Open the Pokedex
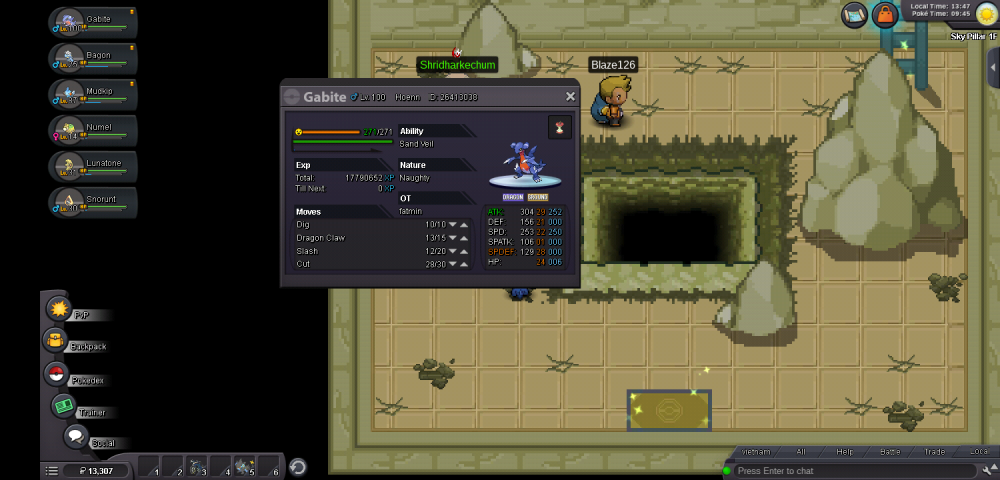This screenshot has width=1000, height=480. [x=56, y=374]
